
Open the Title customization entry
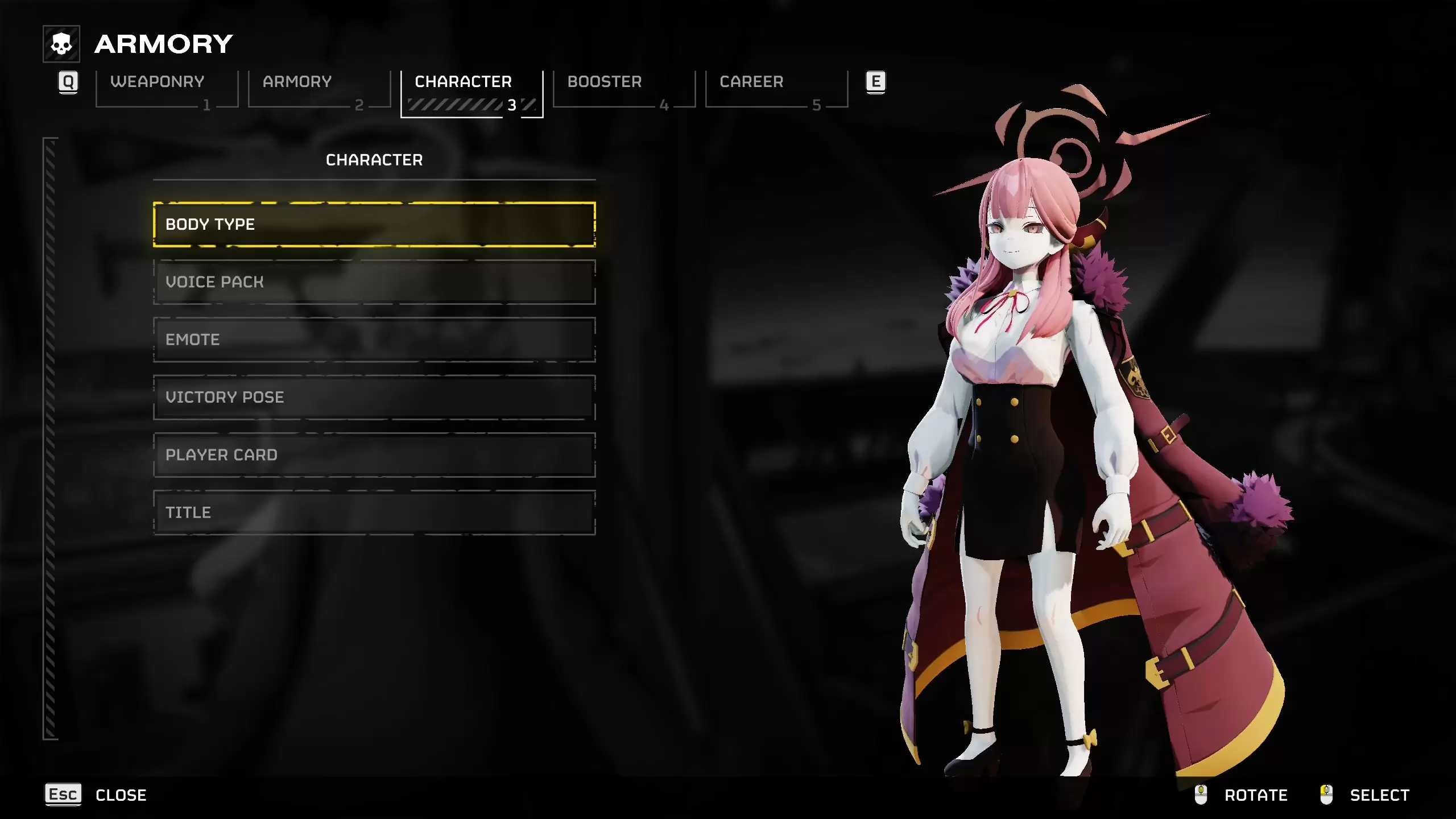pos(374,512)
